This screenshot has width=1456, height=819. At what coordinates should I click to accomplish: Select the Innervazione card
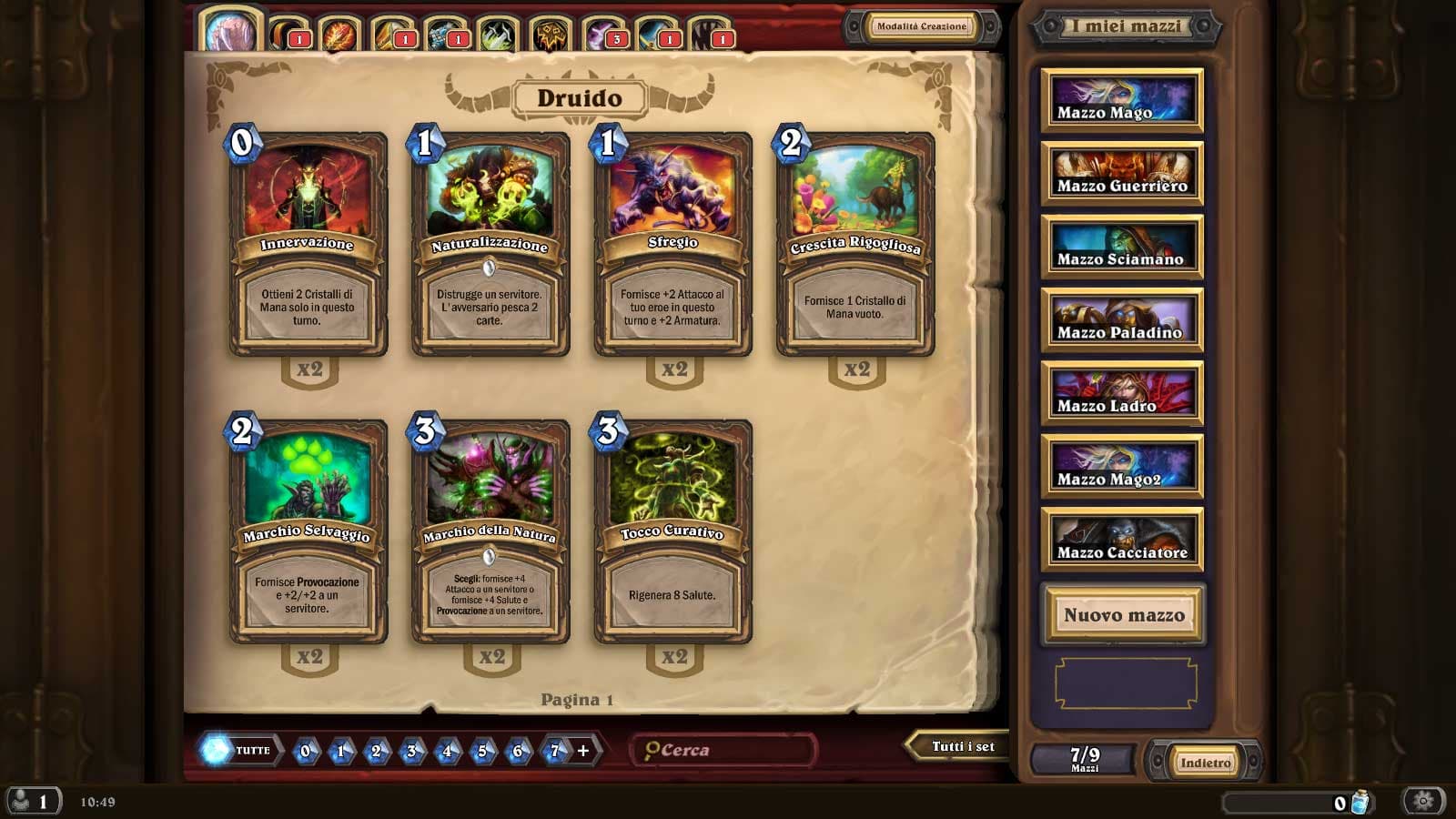pyautogui.click(x=308, y=244)
